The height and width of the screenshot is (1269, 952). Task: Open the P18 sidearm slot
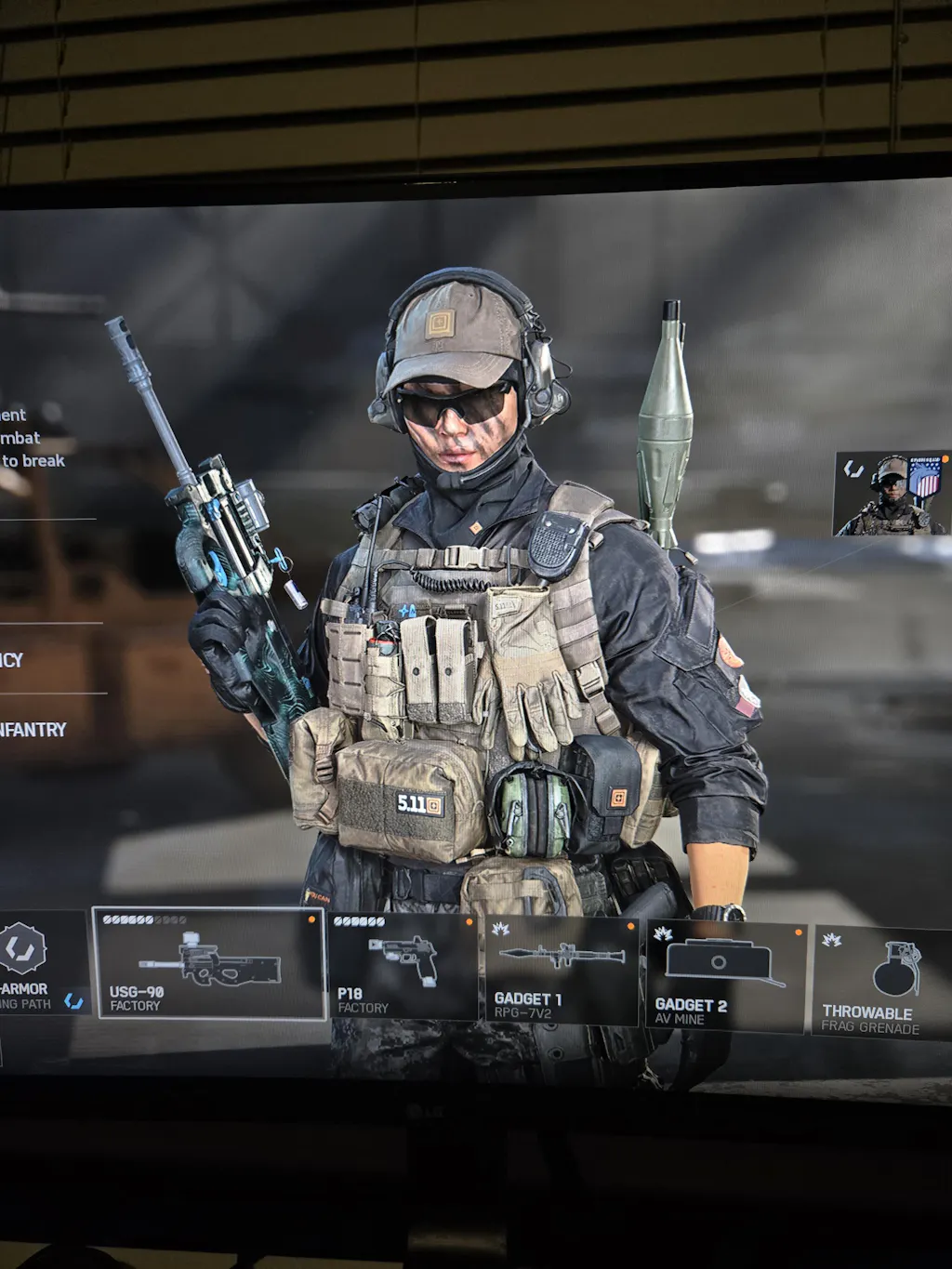click(x=403, y=967)
